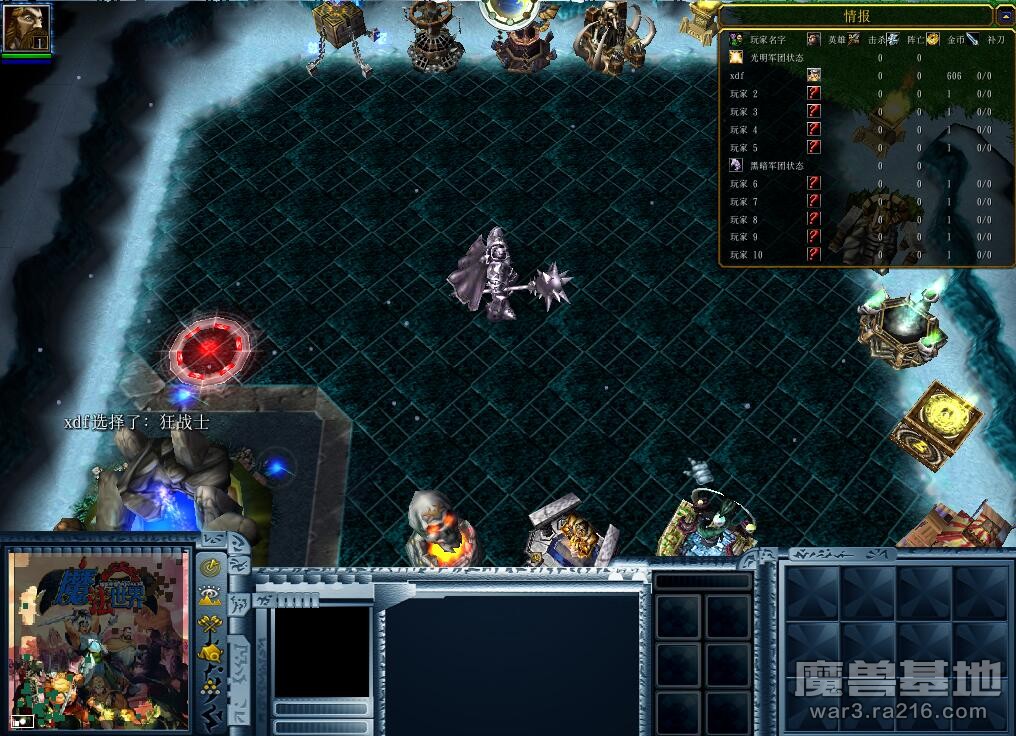This screenshot has height=736, width=1016.
Task: Collapse the 情报 scoreboard panel
Action: point(1004,15)
